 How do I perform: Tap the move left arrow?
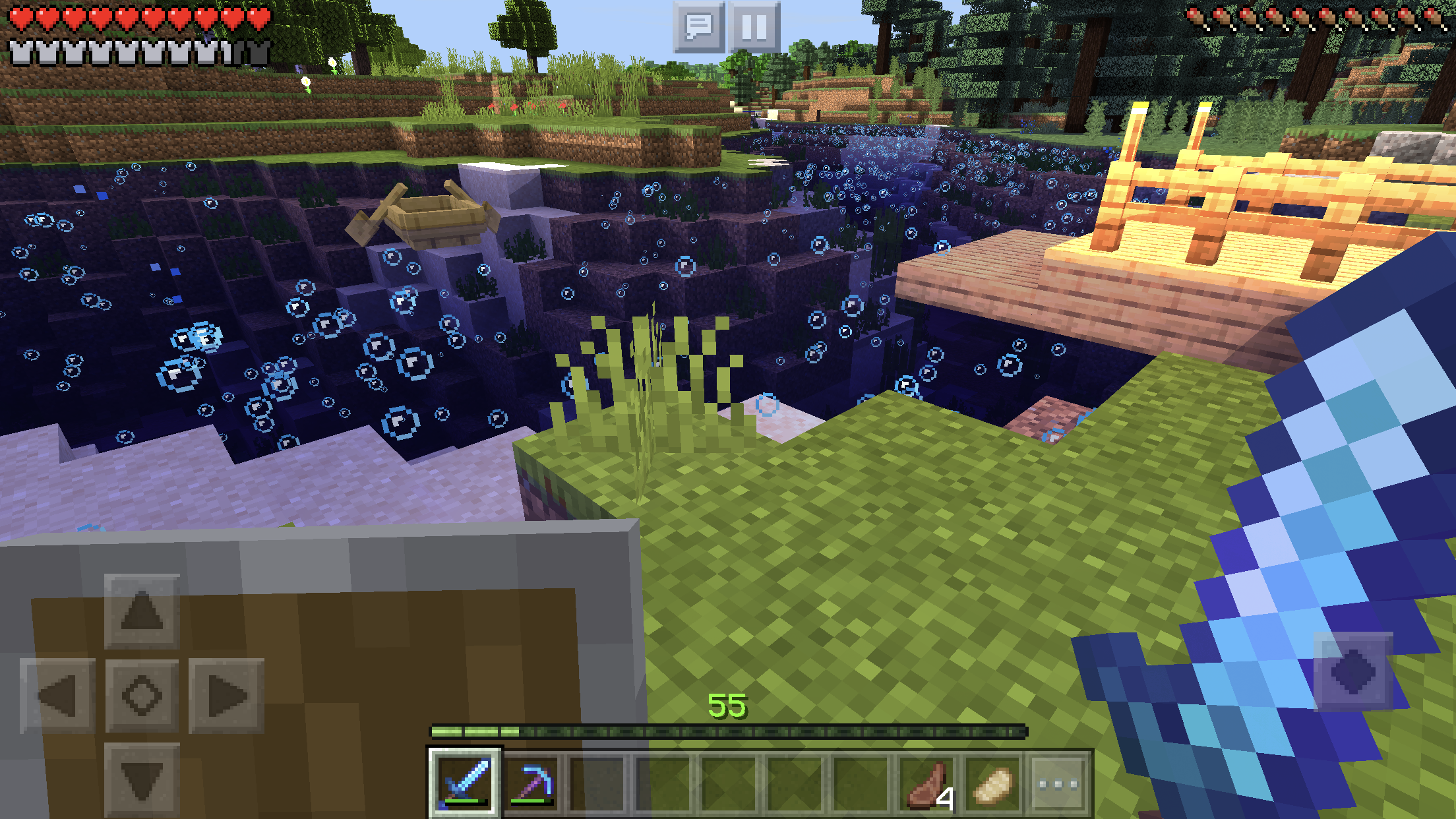[58, 696]
